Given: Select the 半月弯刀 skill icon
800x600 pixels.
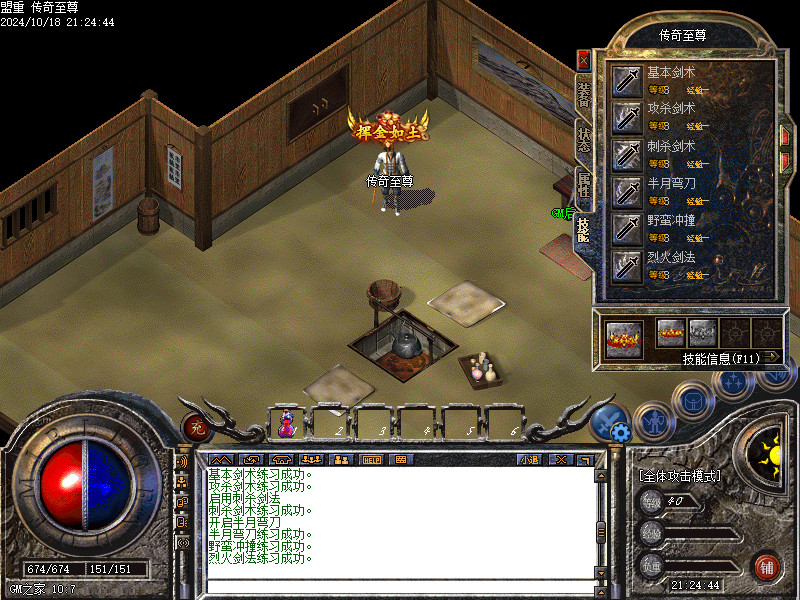Looking at the screenshot, I should click(627, 191).
